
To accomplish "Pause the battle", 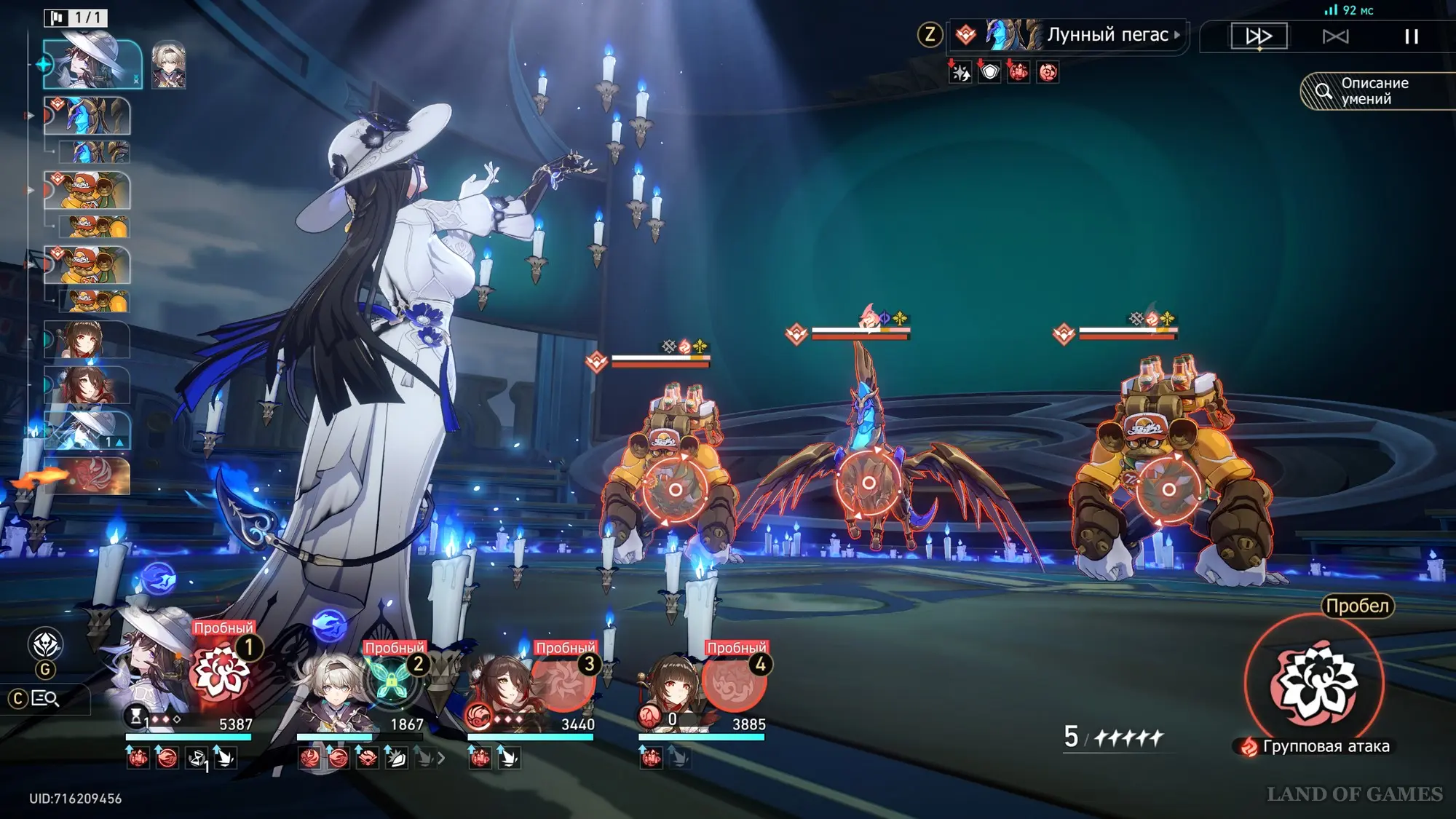I will click(x=1411, y=36).
